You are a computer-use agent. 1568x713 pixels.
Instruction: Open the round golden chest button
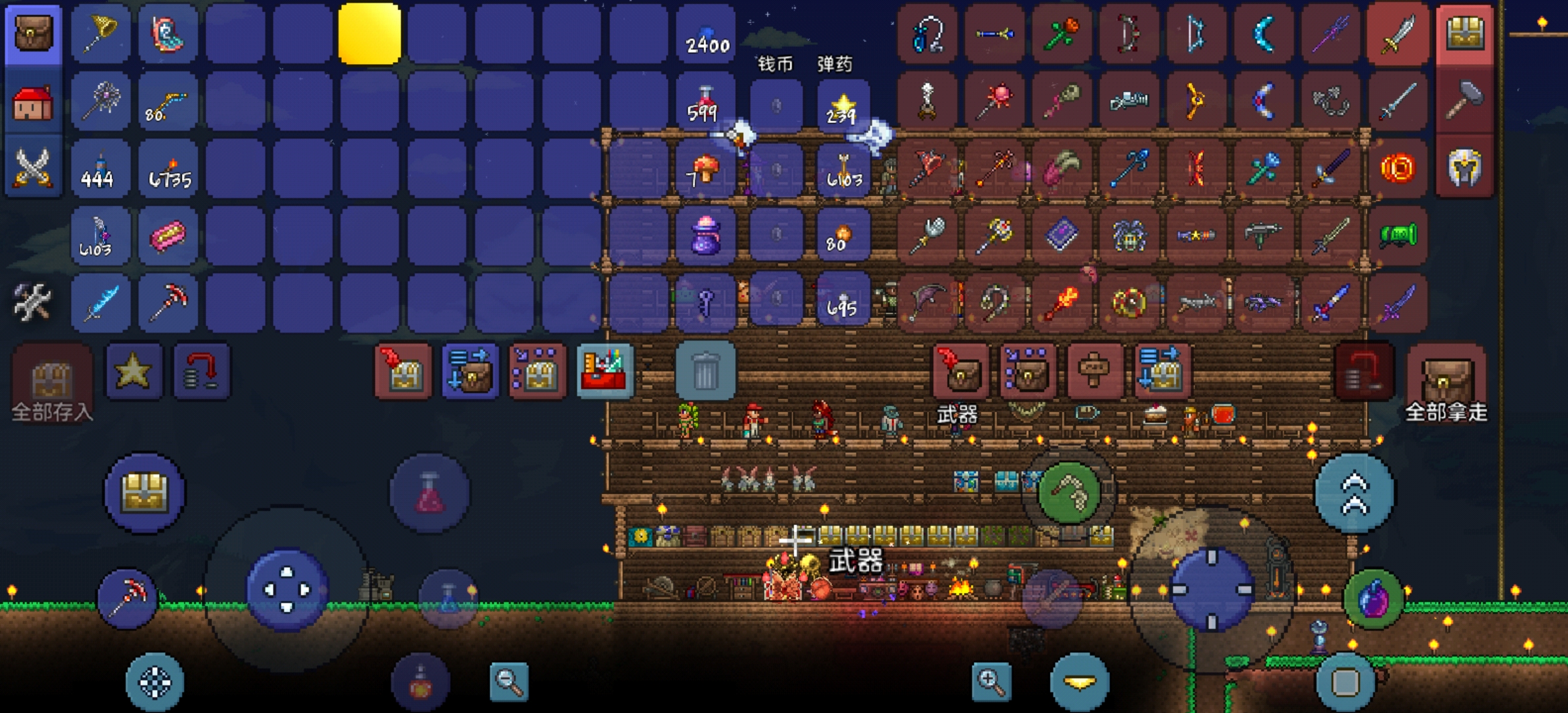click(x=145, y=492)
